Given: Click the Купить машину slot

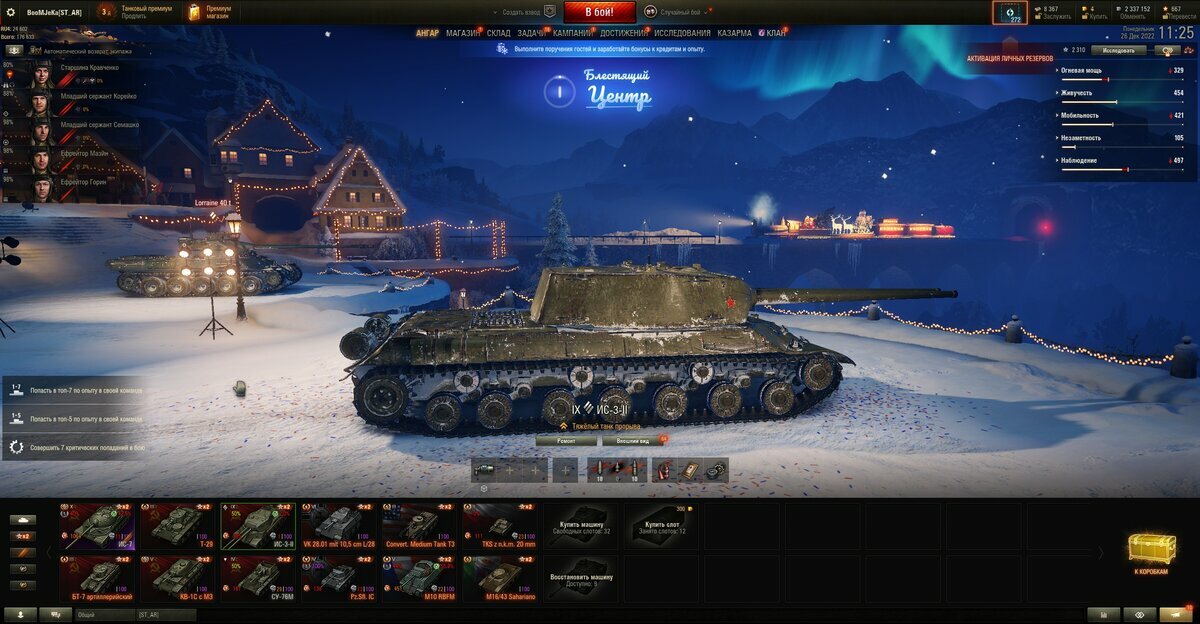Looking at the screenshot, I should point(581,525).
